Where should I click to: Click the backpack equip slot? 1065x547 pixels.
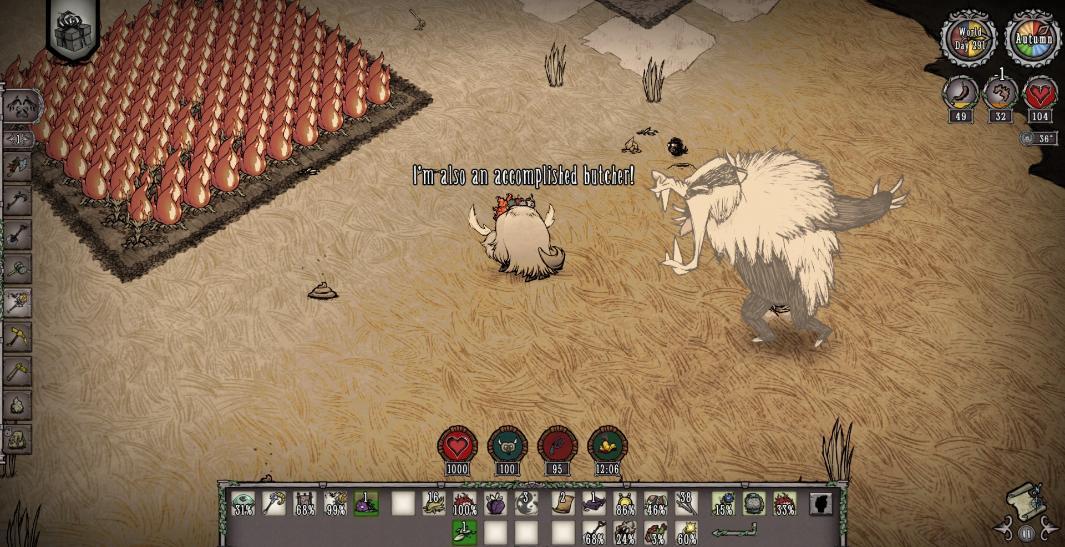click(755, 503)
